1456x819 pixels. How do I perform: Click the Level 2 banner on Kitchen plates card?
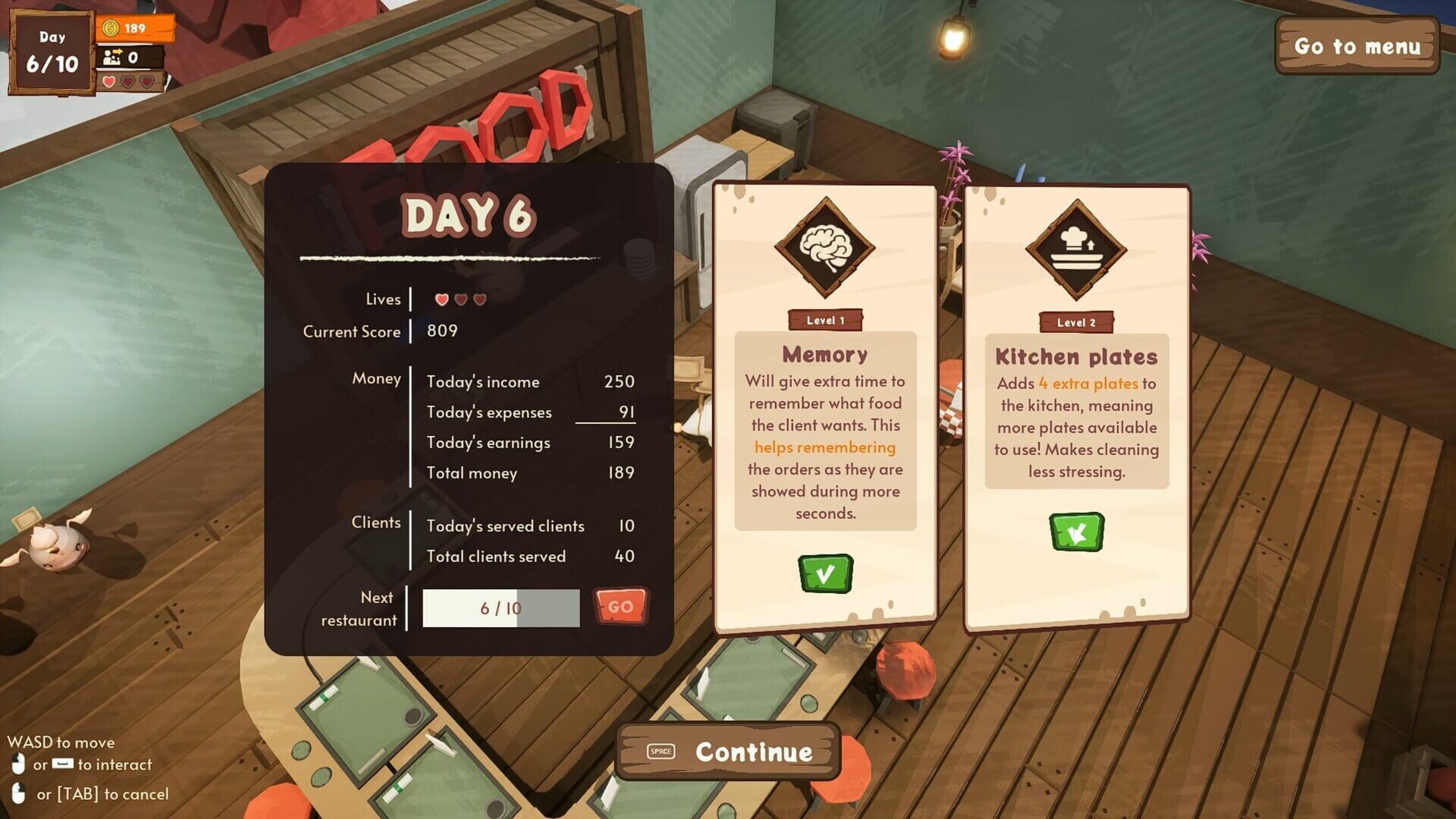(x=1075, y=322)
